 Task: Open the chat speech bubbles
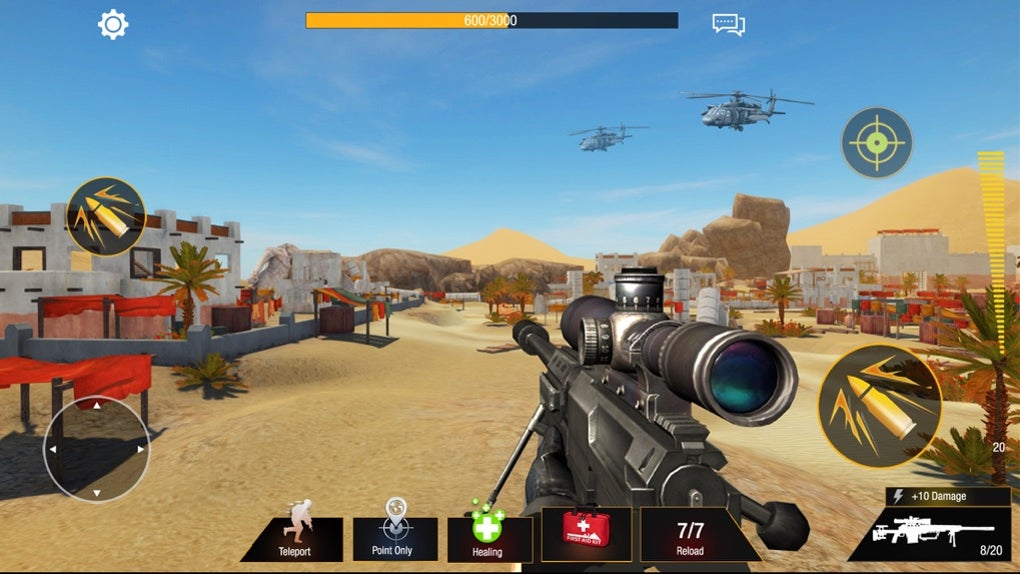tap(728, 24)
